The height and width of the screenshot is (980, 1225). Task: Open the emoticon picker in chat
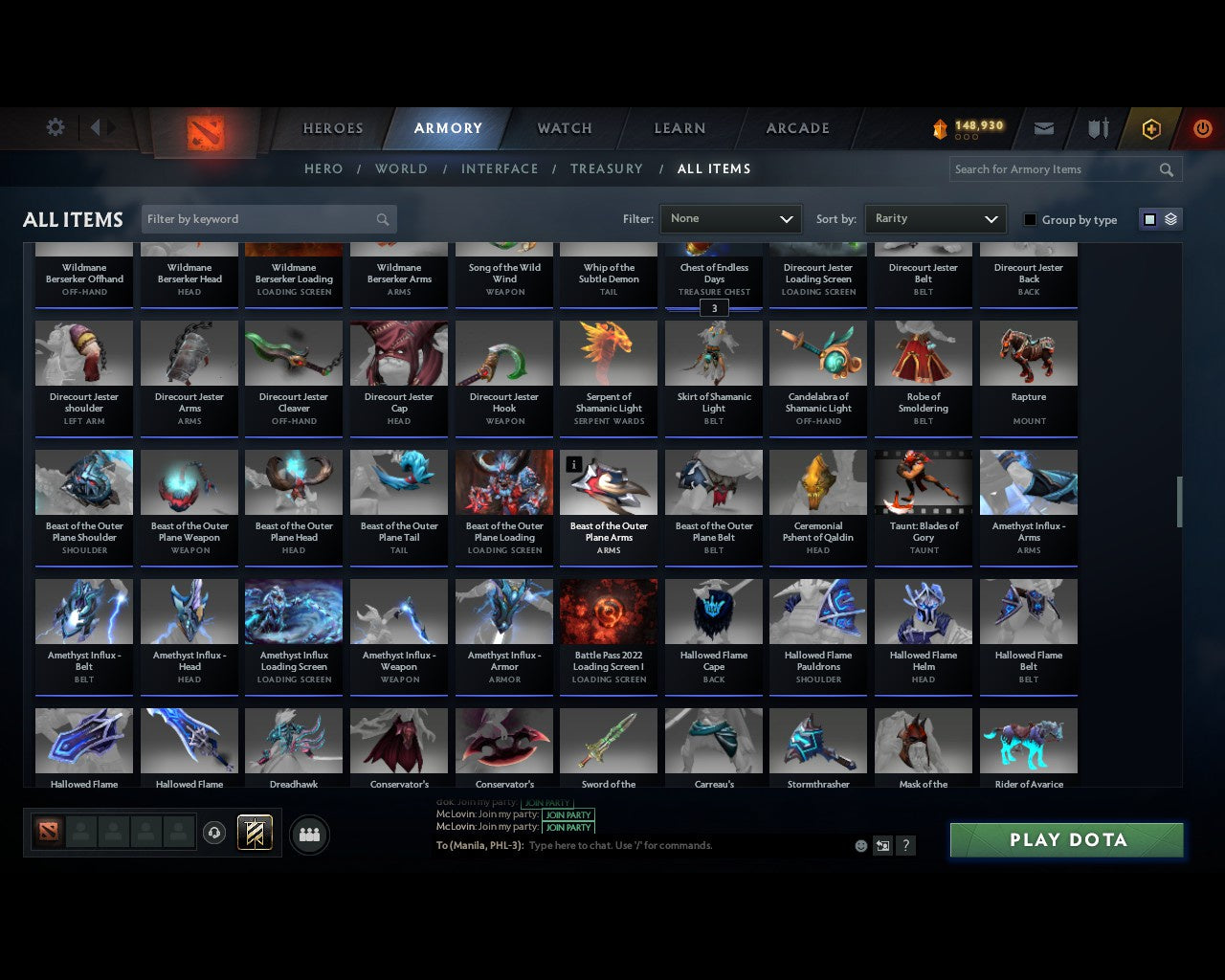click(860, 846)
